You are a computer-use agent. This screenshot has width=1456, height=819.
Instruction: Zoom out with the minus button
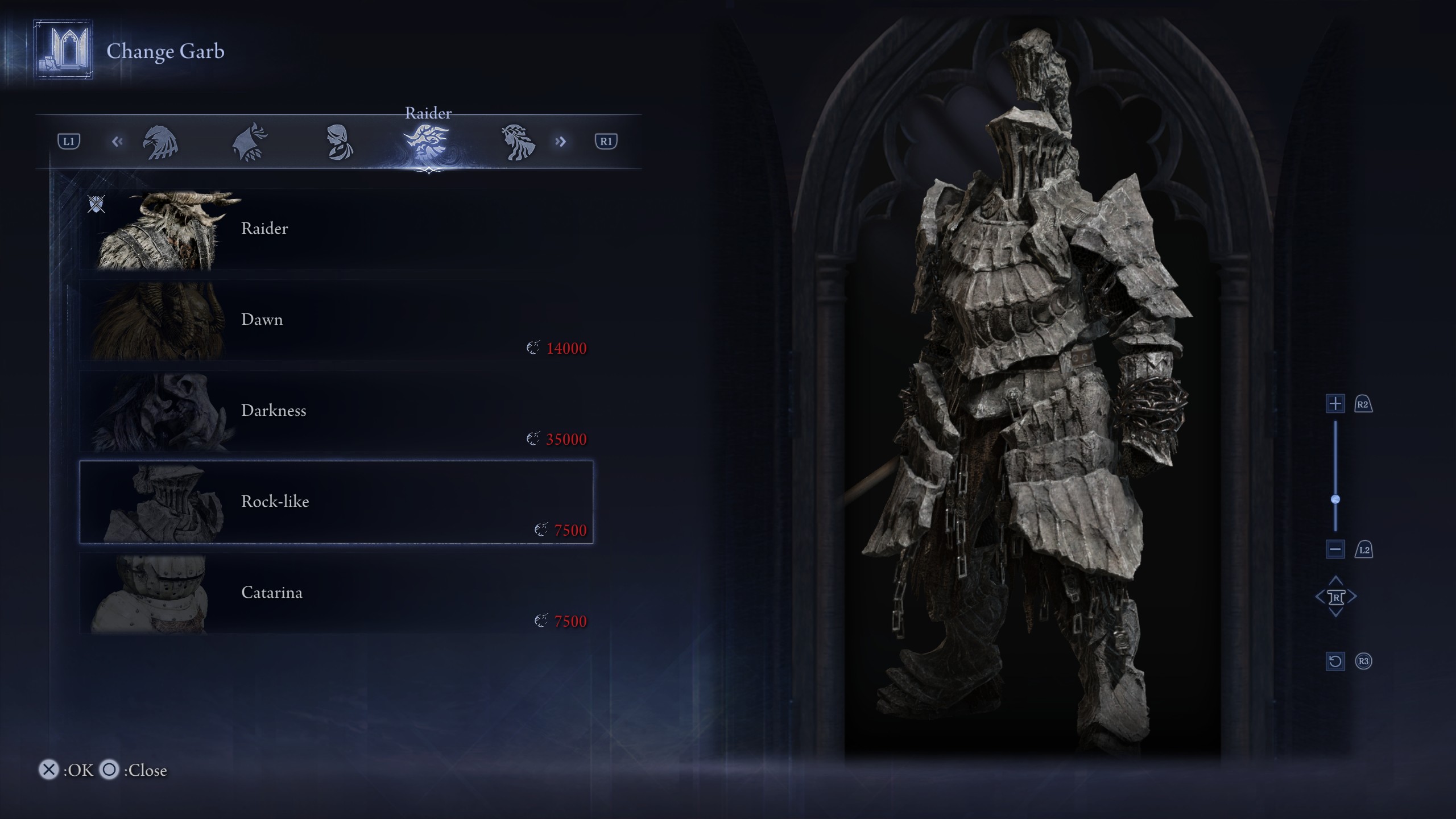1335,549
